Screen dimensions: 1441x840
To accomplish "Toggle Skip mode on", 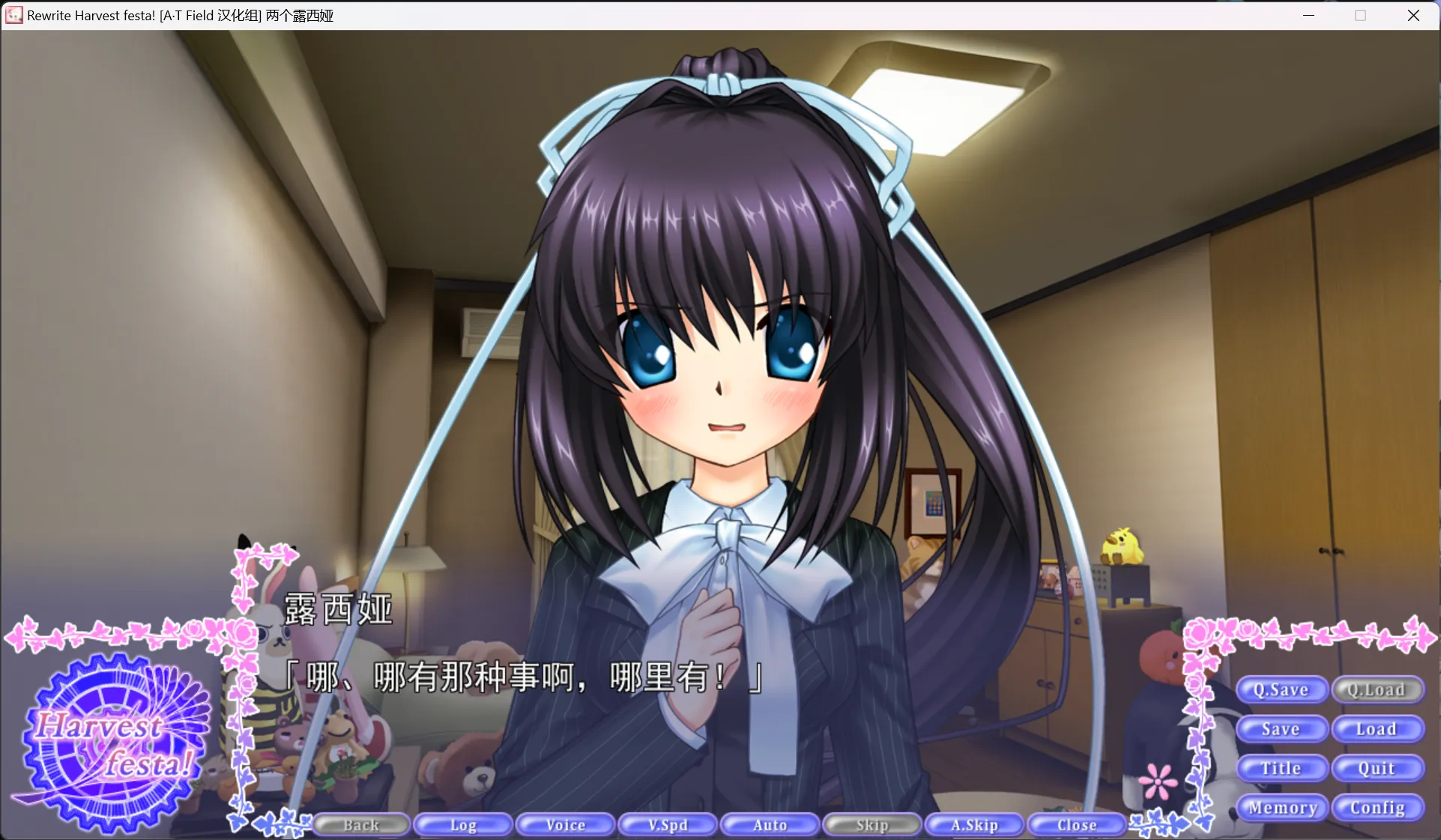I will [871, 824].
